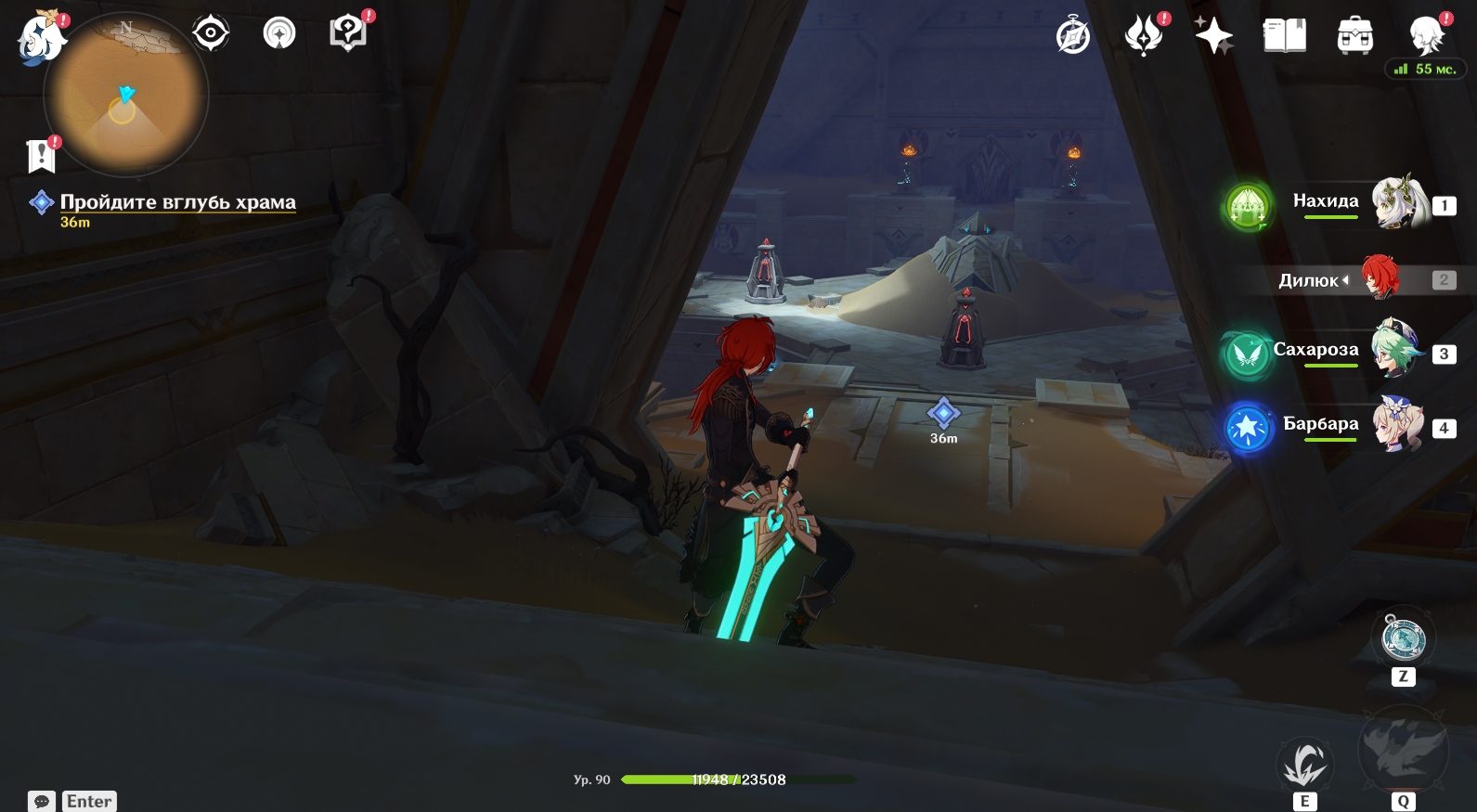Activate Diluc's elemental skill
The height and width of the screenshot is (812, 1477).
pyautogui.click(x=1304, y=764)
